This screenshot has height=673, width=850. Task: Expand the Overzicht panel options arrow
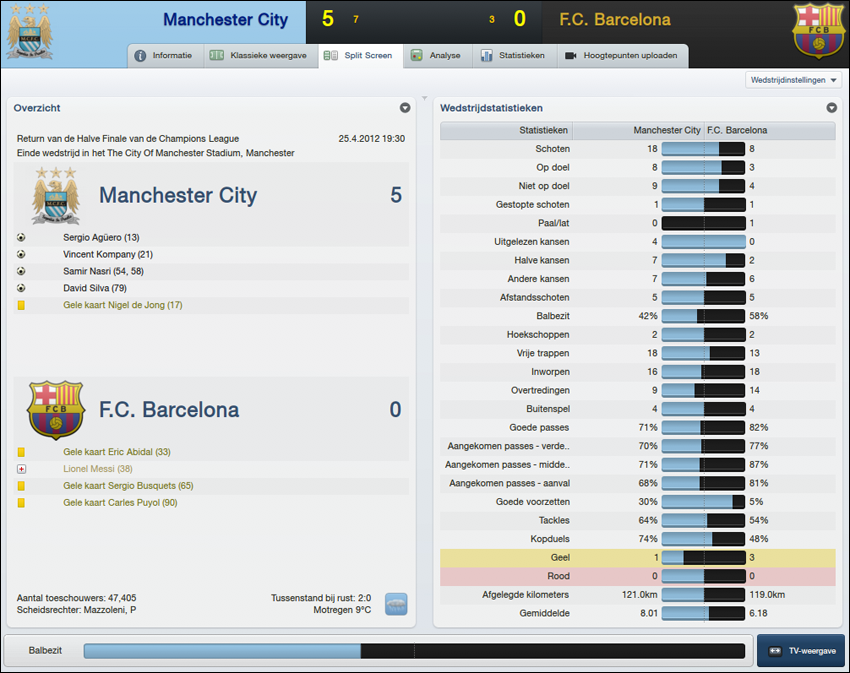click(405, 108)
